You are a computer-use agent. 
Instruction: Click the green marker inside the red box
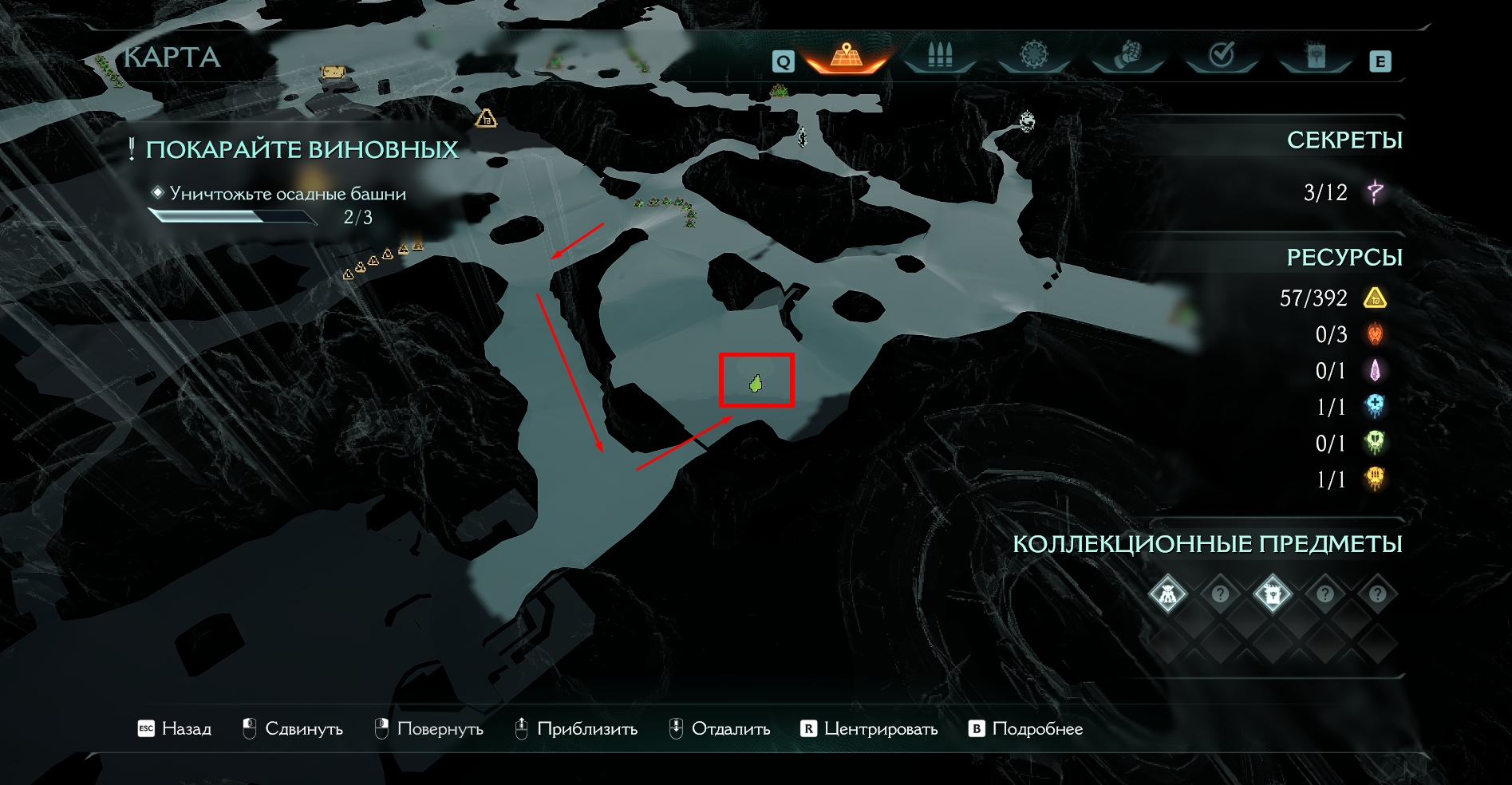pos(756,384)
